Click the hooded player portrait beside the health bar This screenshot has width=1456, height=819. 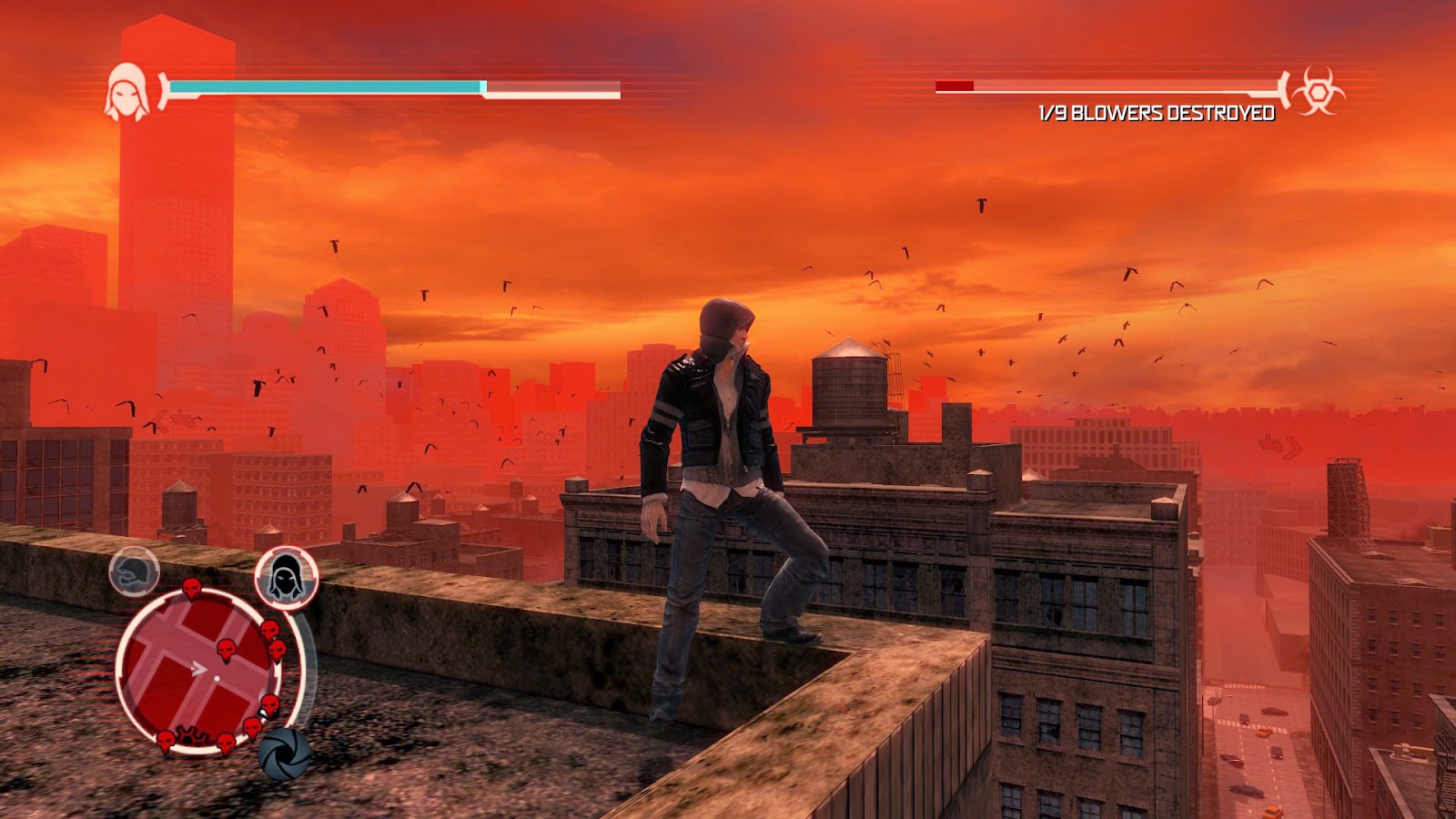126,91
